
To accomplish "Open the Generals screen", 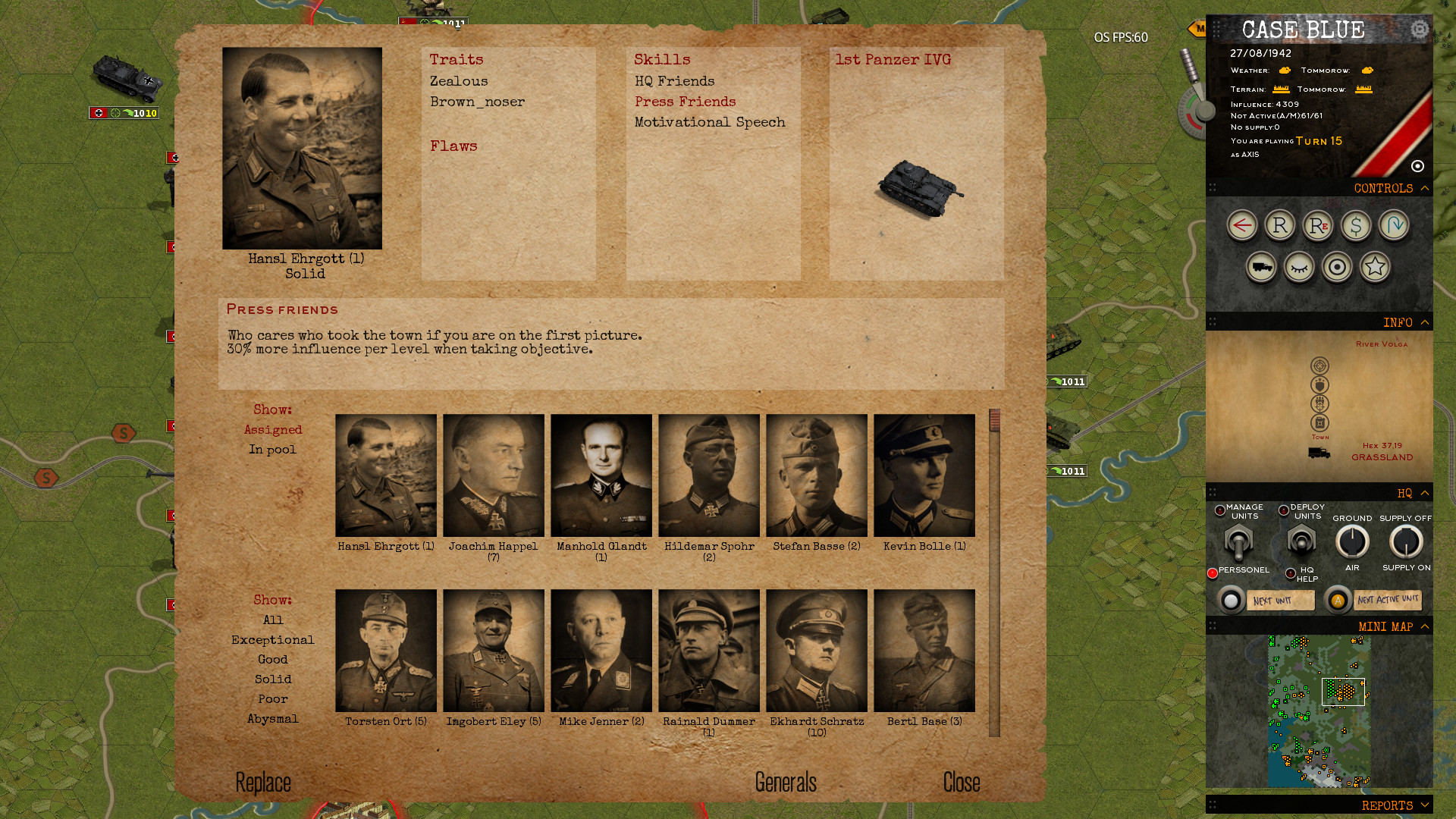I will (785, 782).
